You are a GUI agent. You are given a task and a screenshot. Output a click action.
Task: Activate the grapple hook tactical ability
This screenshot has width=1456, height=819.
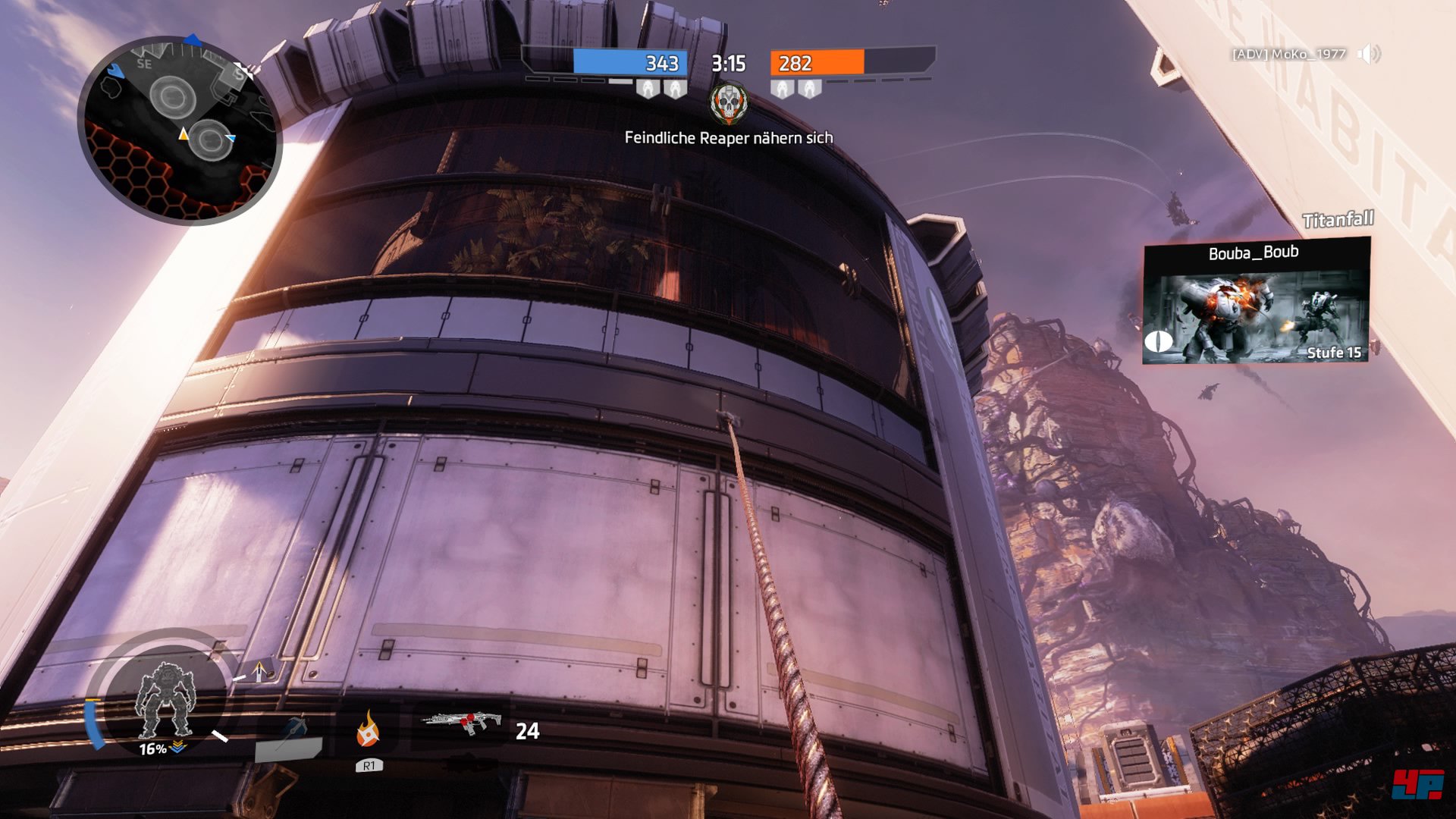(x=290, y=739)
